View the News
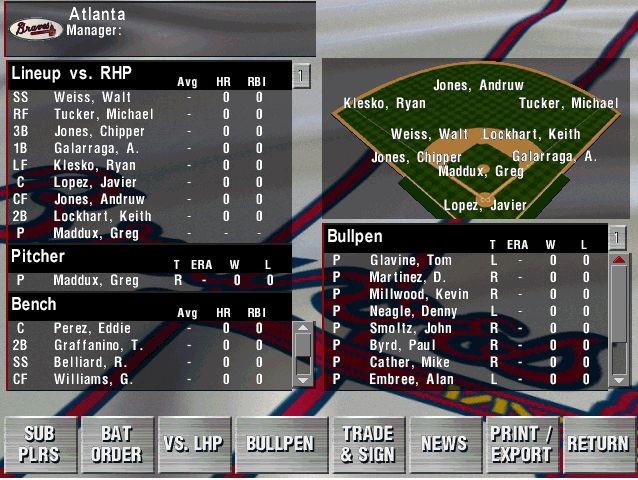The image size is (638, 480). coord(444,444)
